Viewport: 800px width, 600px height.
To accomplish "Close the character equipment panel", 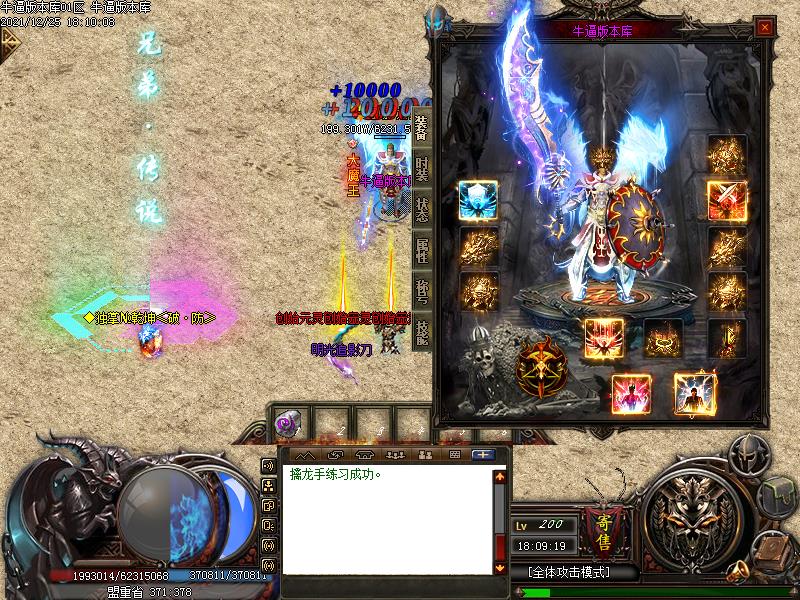I will [x=765, y=28].
